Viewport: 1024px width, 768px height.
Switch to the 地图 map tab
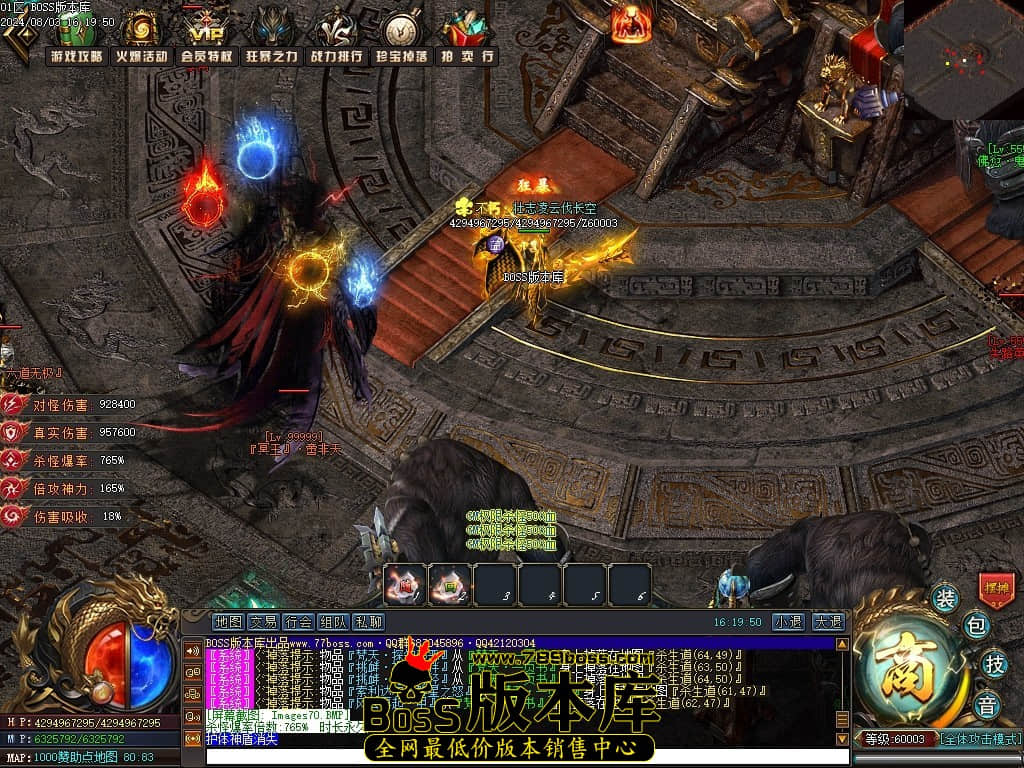[x=229, y=622]
